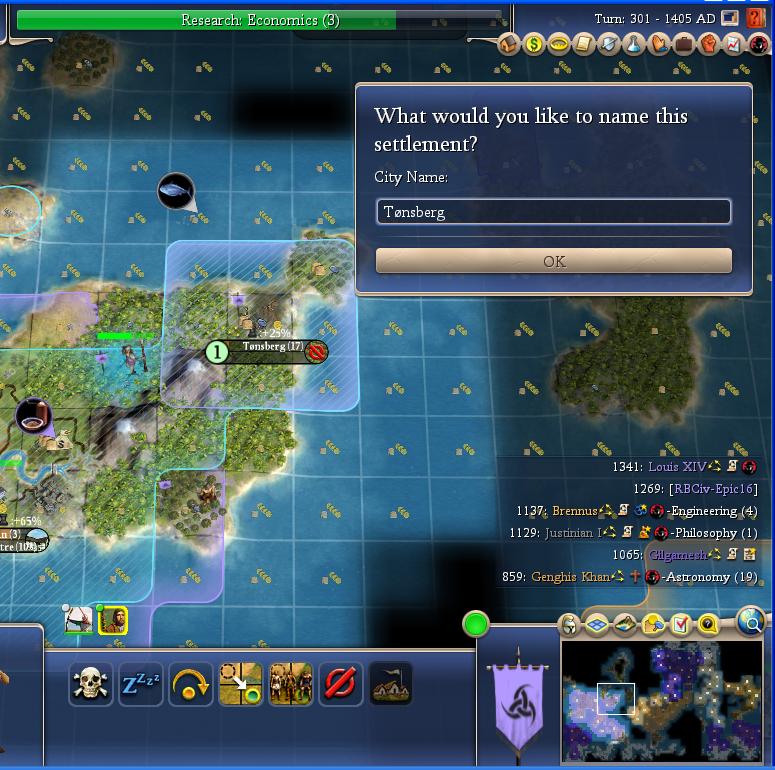Open the religion advisor praying hands icon
Viewport: 775px width, 770px height.
pyautogui.click(x=659, y=45)
